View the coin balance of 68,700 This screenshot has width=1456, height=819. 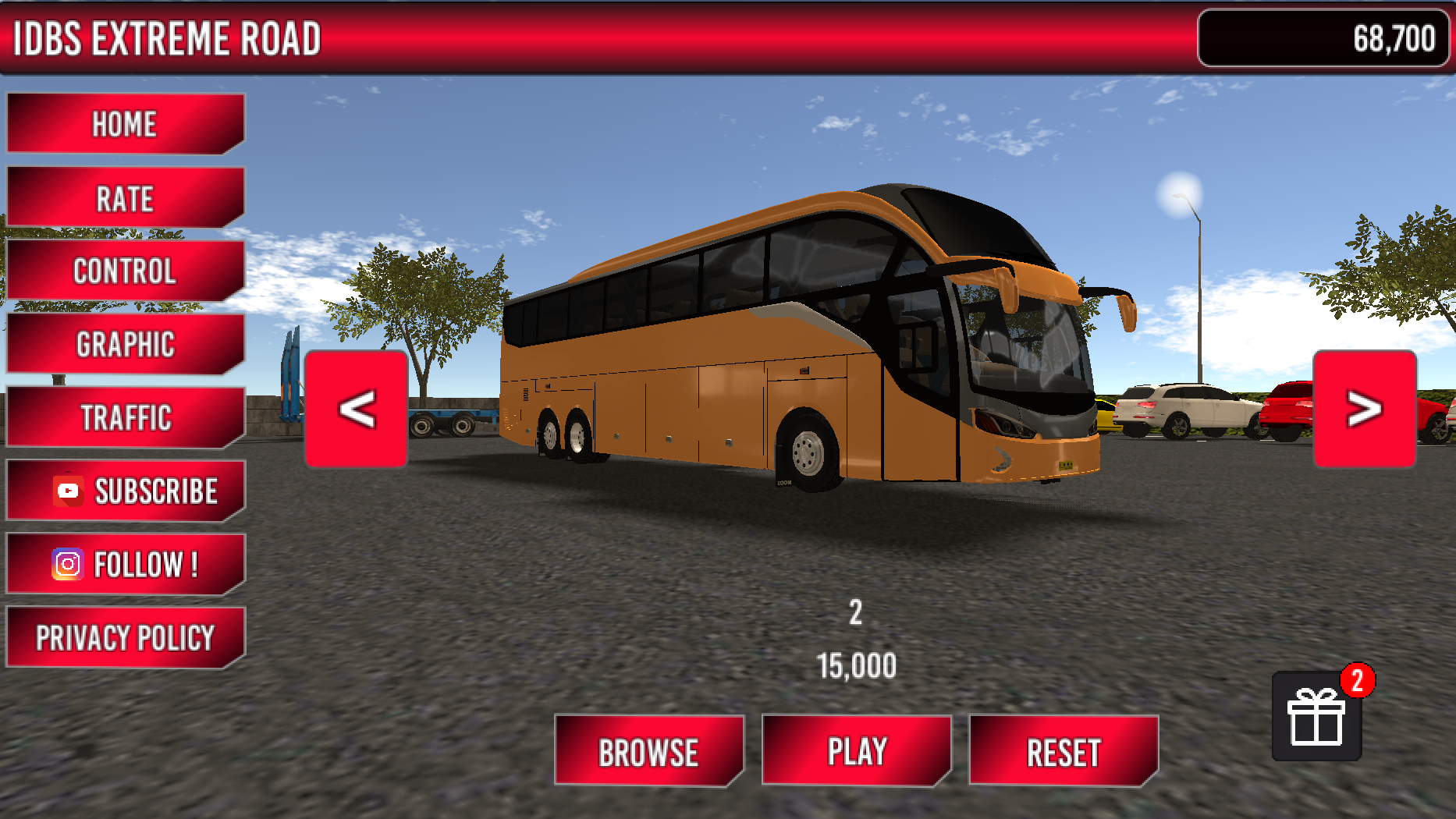(1322, 36)
